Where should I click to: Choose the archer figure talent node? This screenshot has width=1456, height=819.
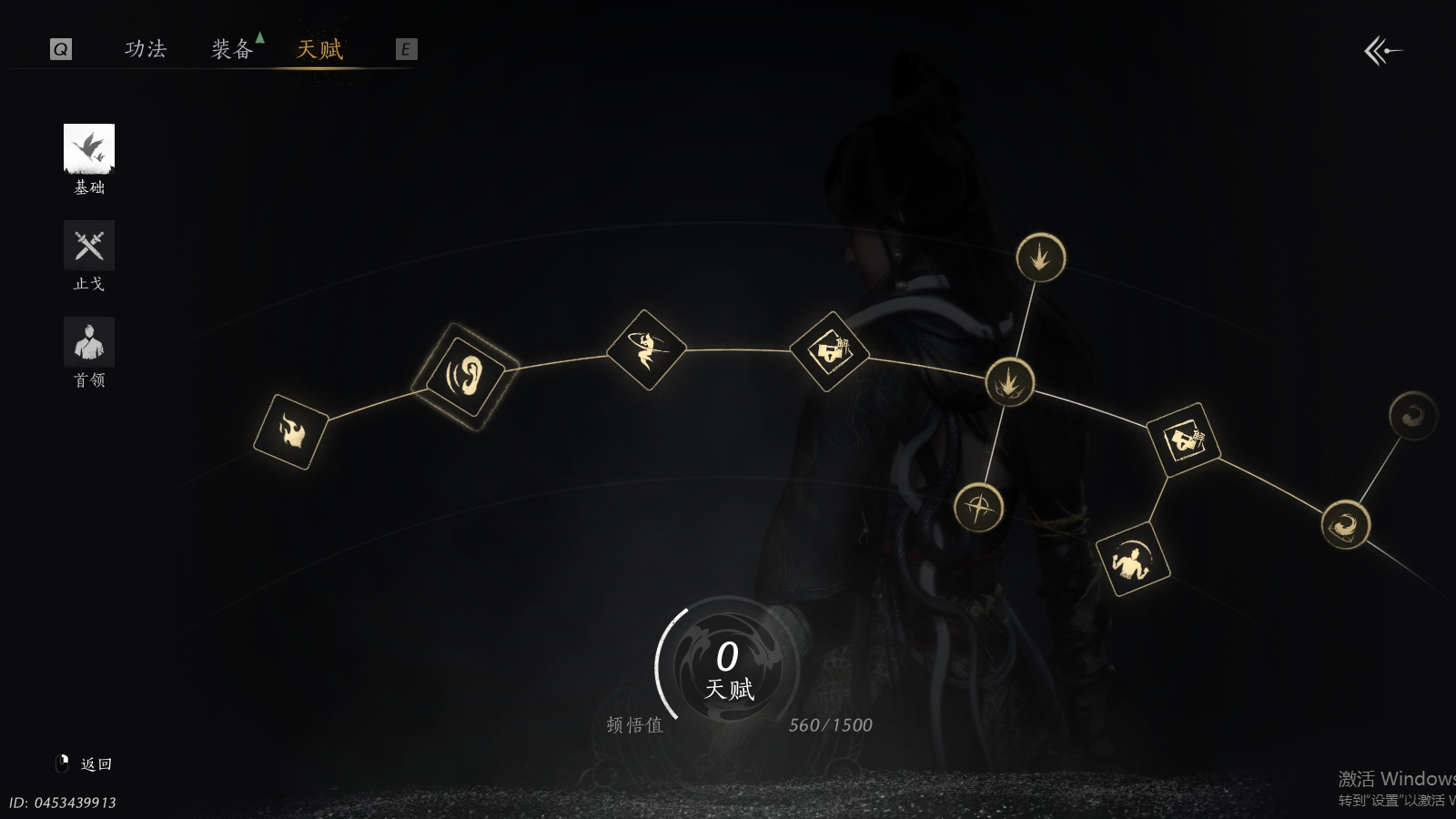pyautogui.click(x=646, y=350)
